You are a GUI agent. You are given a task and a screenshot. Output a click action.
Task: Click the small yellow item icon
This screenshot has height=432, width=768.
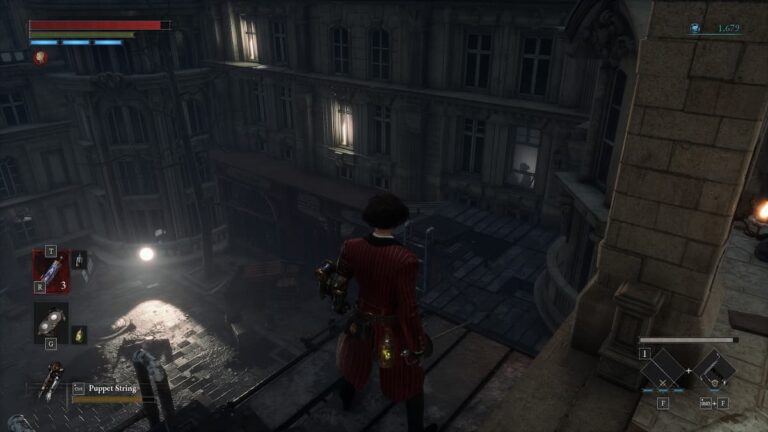click(80, 334)
